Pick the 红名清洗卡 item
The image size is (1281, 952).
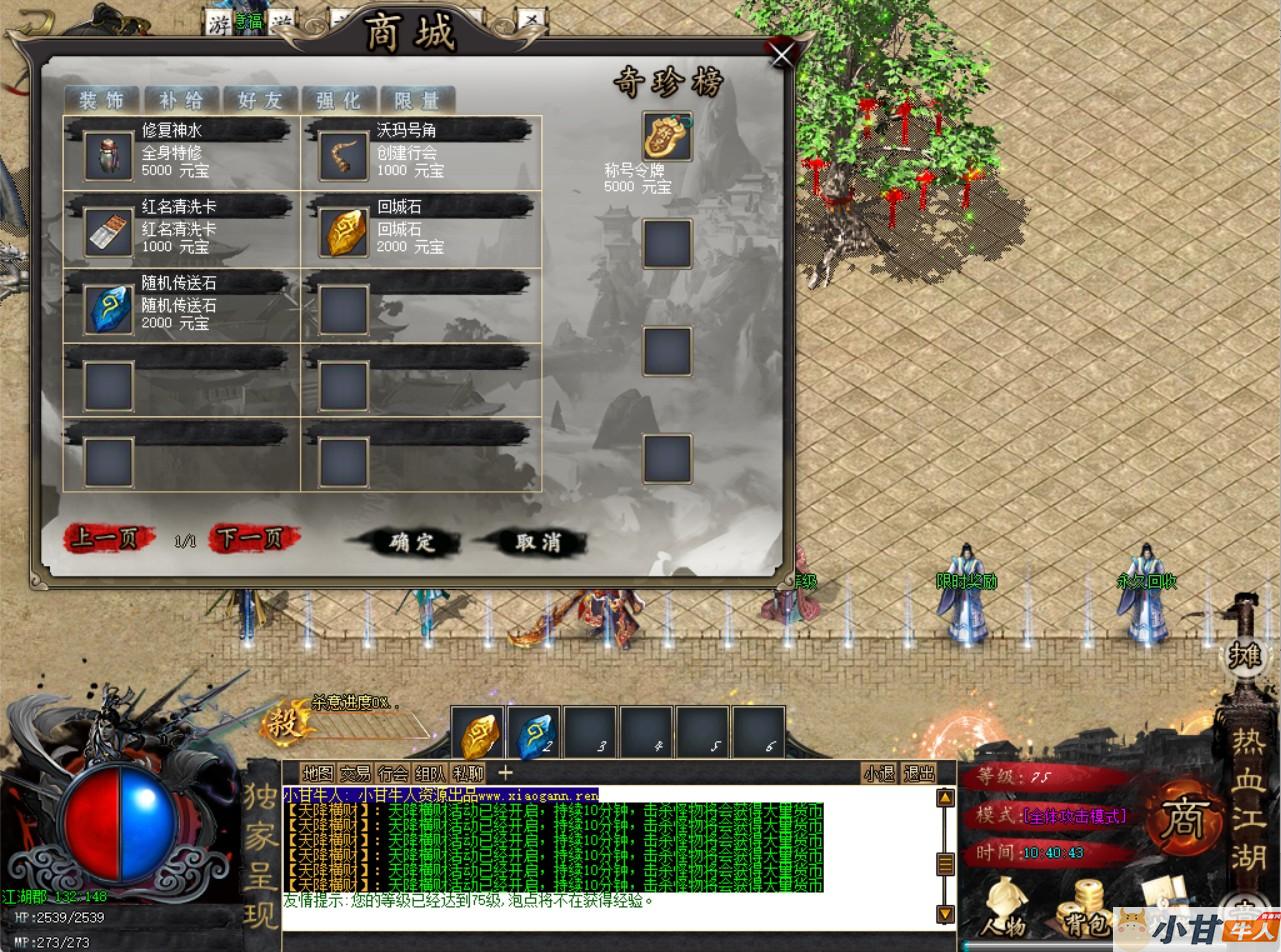click(108, 232)
